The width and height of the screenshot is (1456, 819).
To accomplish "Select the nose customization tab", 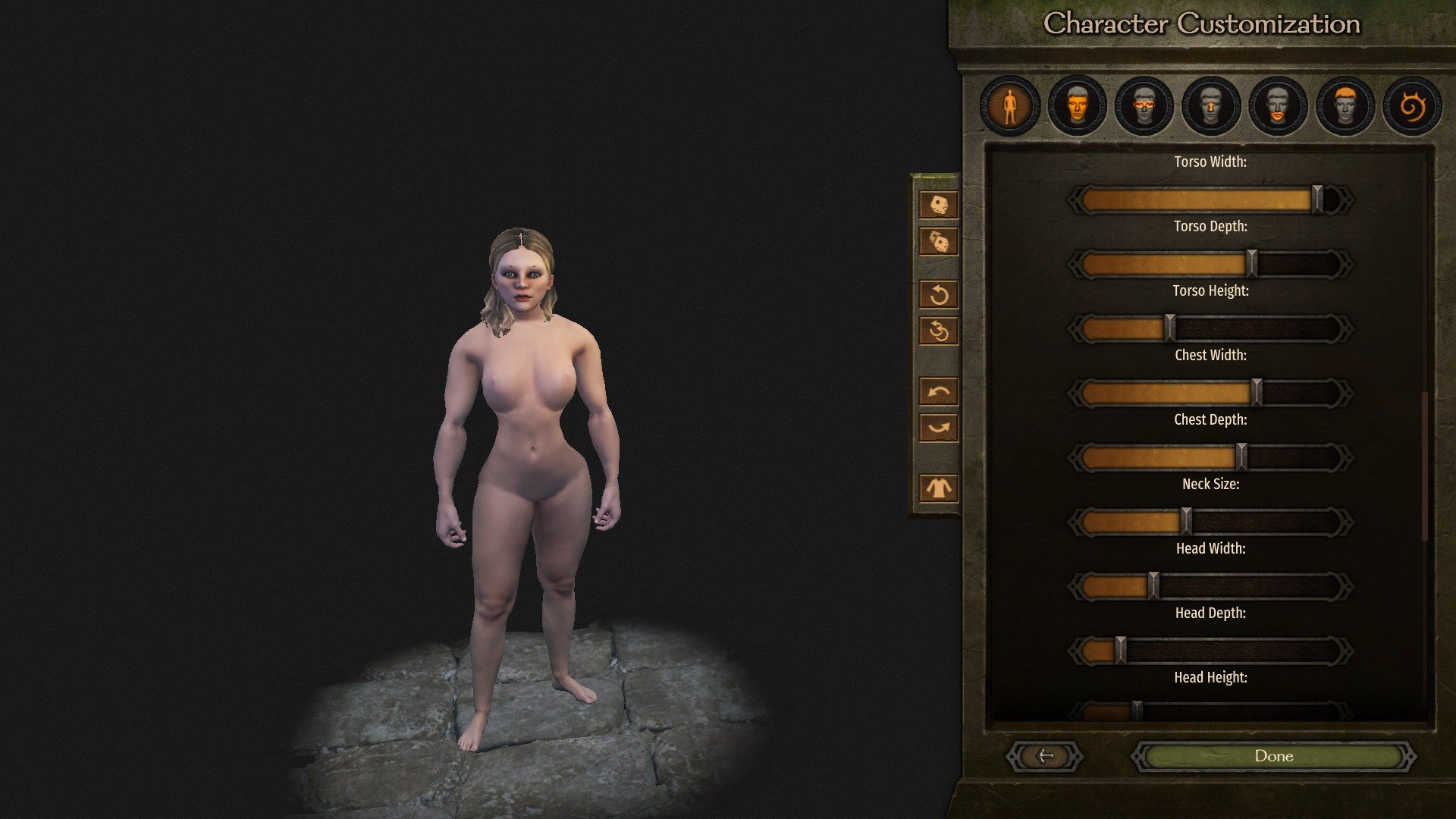I will [x=1211, y=106].
